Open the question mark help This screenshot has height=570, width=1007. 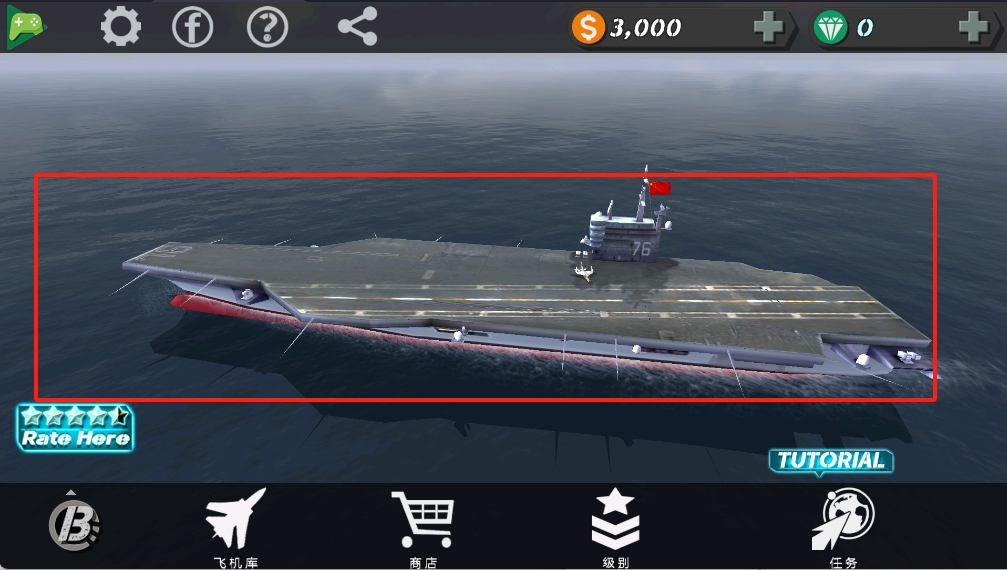[x=267, y=27]
